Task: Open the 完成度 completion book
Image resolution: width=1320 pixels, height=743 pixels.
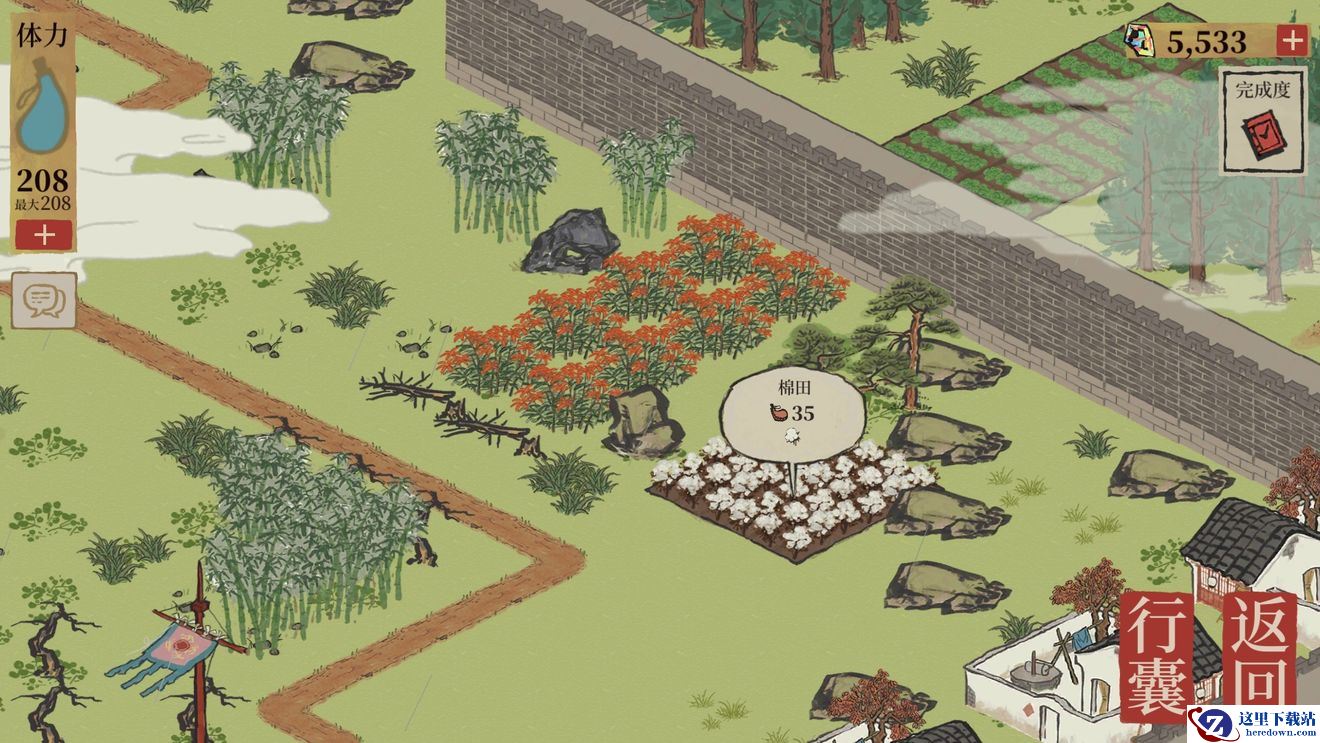Action: pyautogui.click(x=1262, y=121)
